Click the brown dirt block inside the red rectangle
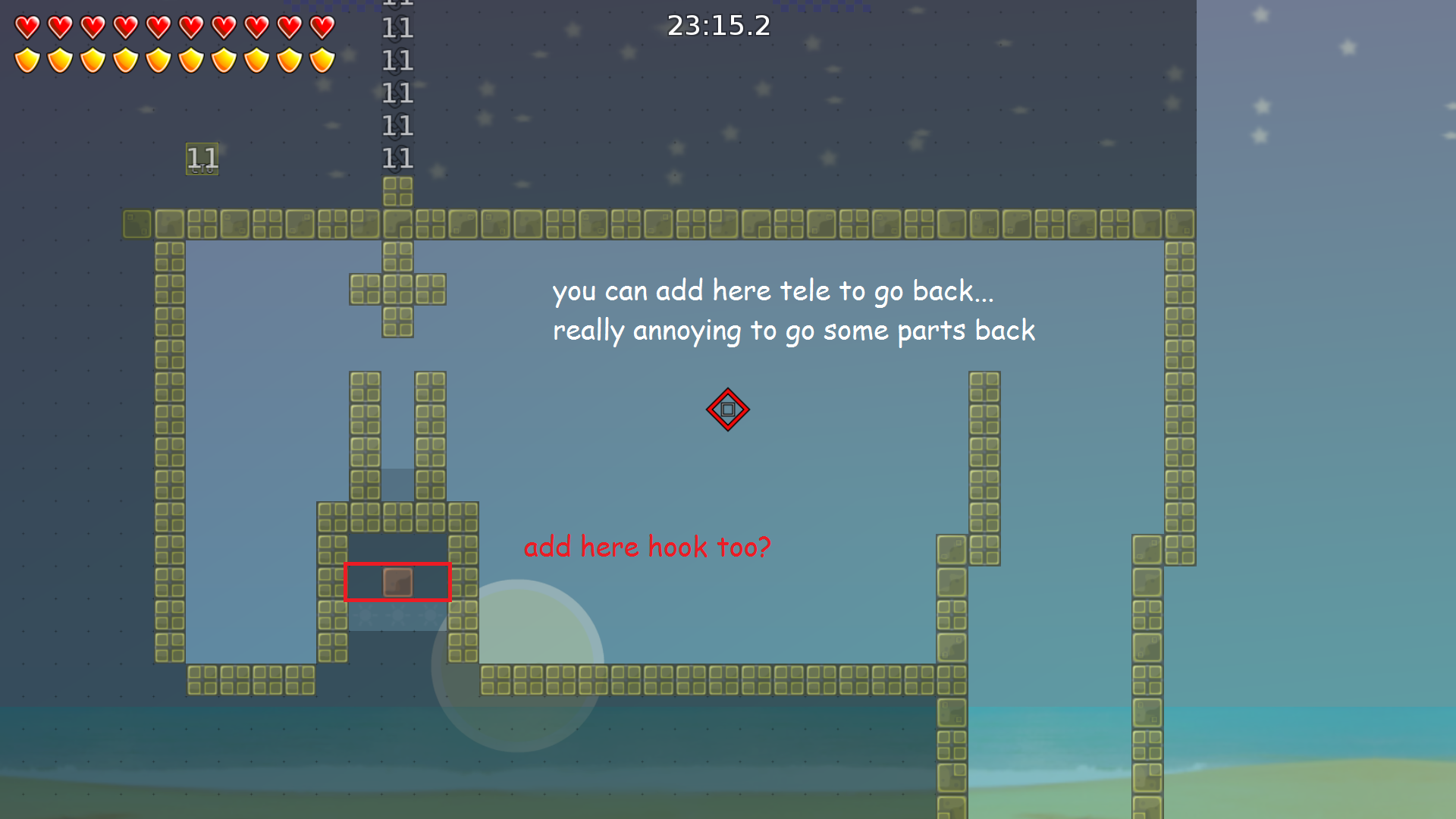This screenshot has width=1456, height=819. pos(397,582)
